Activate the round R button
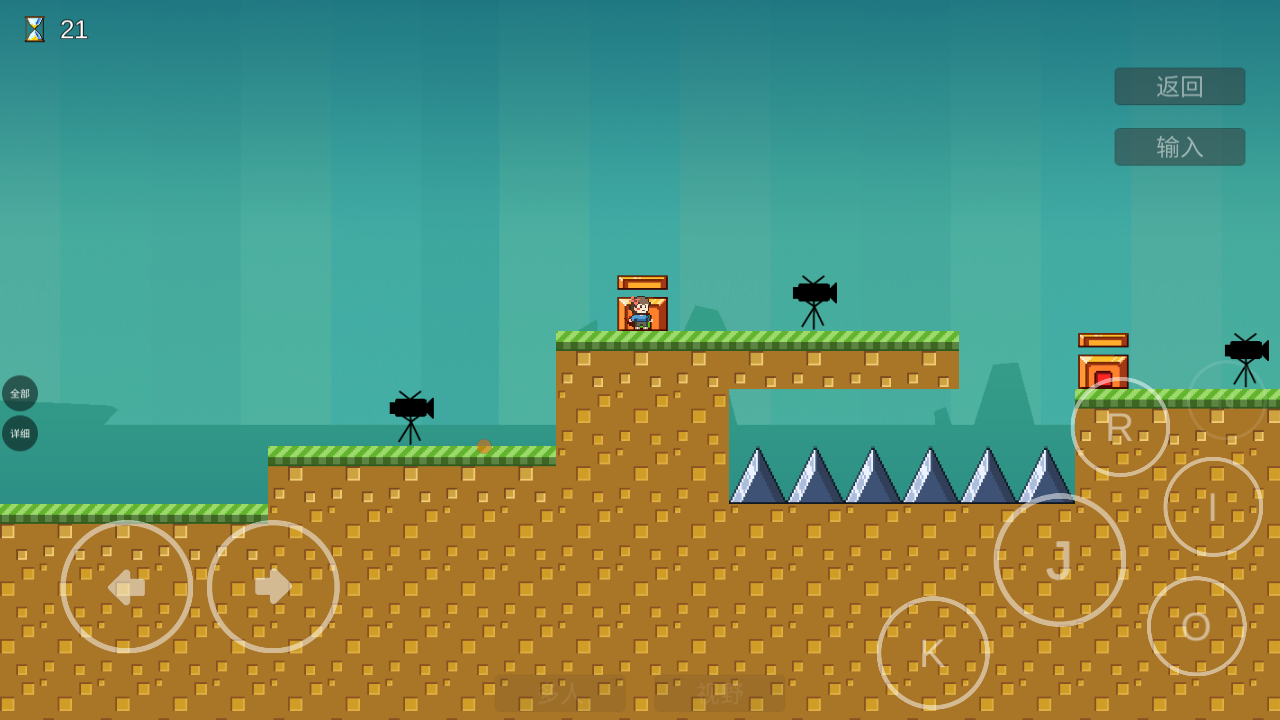The width and height of the screenshot is (1280, 720). coord(1120,427)
